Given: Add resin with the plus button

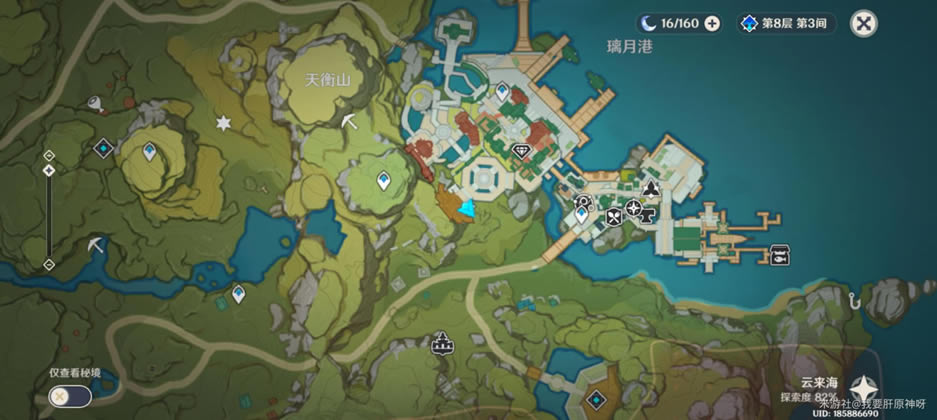Looking at the screenshot, I should point(712,23).
